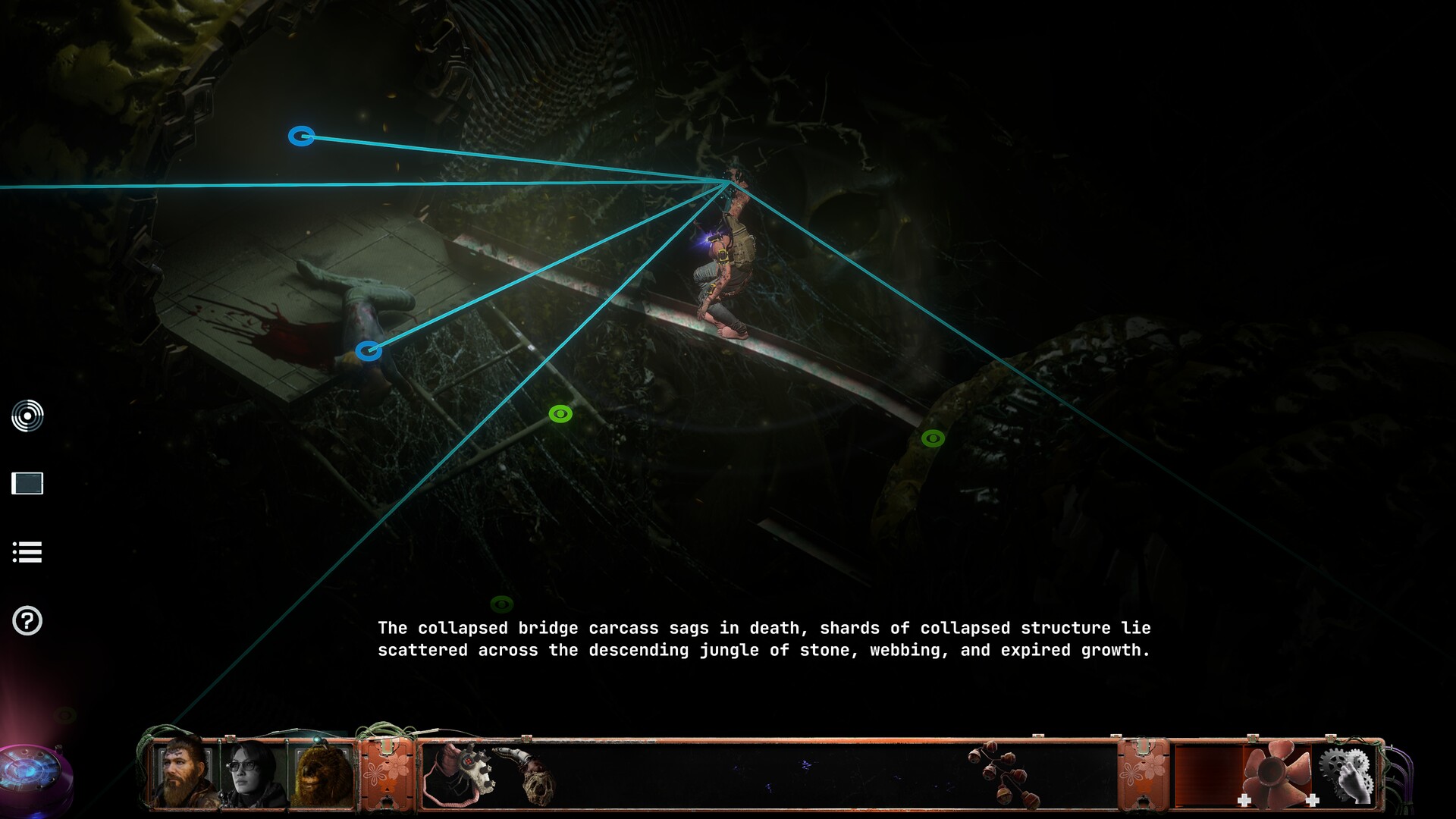Click the left floral panel on inventory bar

pyautogui.click(x=388, y=773)
